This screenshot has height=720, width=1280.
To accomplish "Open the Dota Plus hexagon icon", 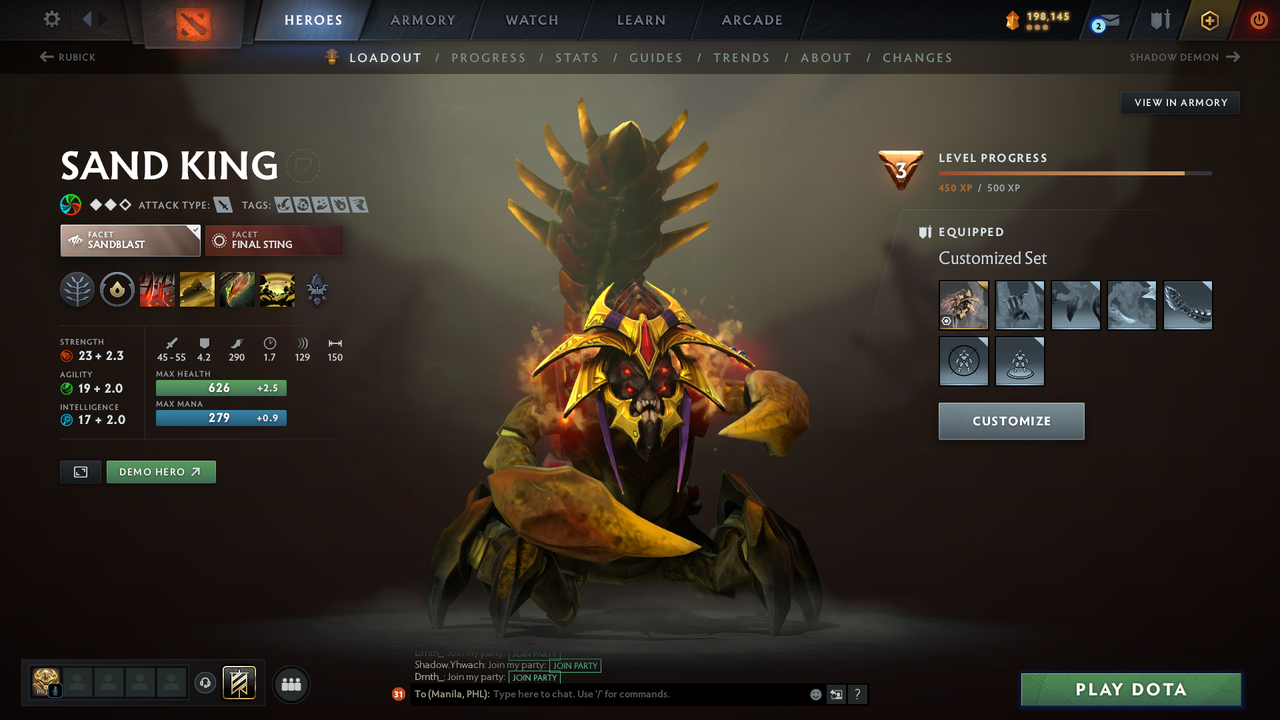I will click(x=1209, y=19).
